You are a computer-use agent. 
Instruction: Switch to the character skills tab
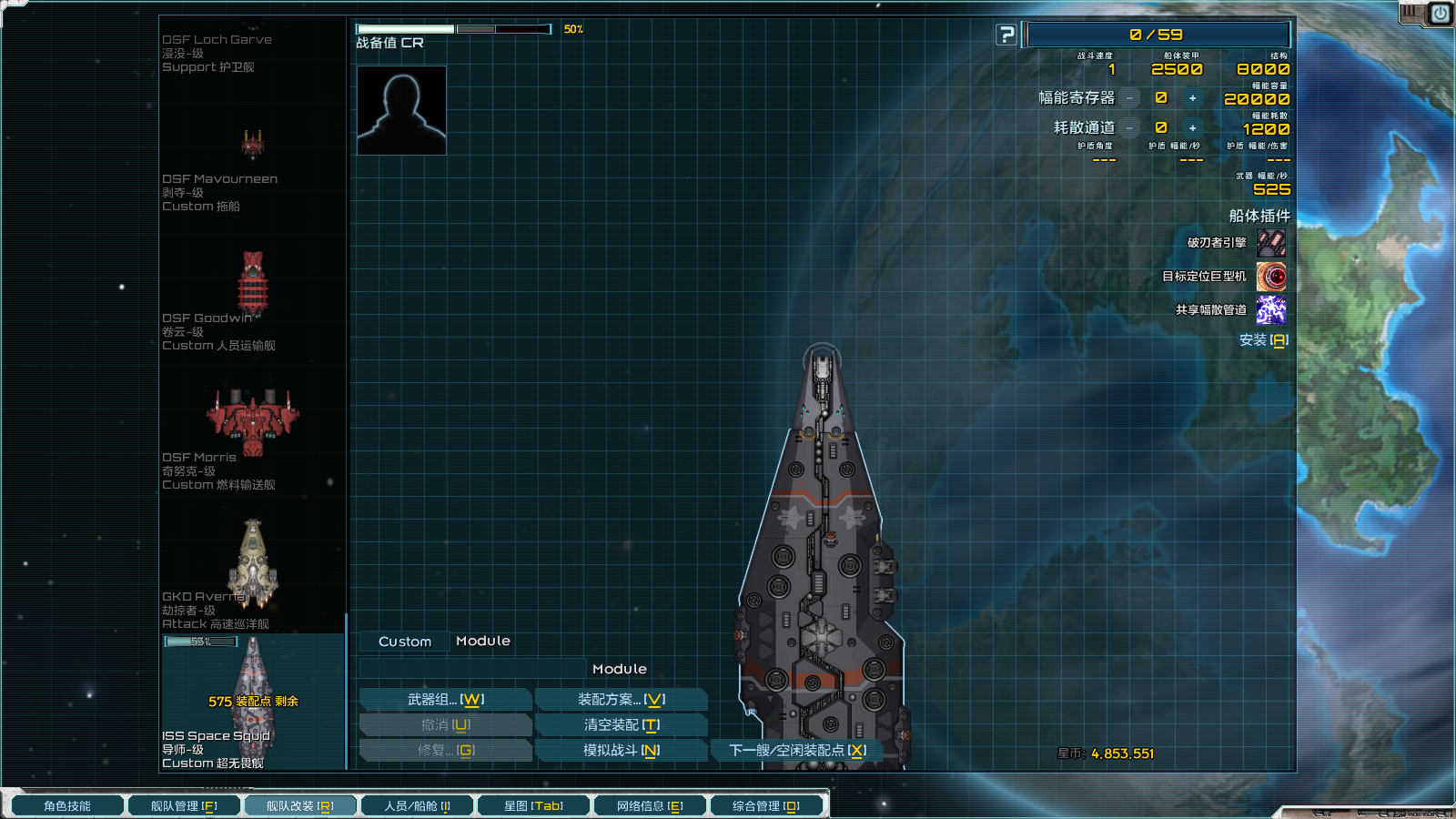pos(66,806)
